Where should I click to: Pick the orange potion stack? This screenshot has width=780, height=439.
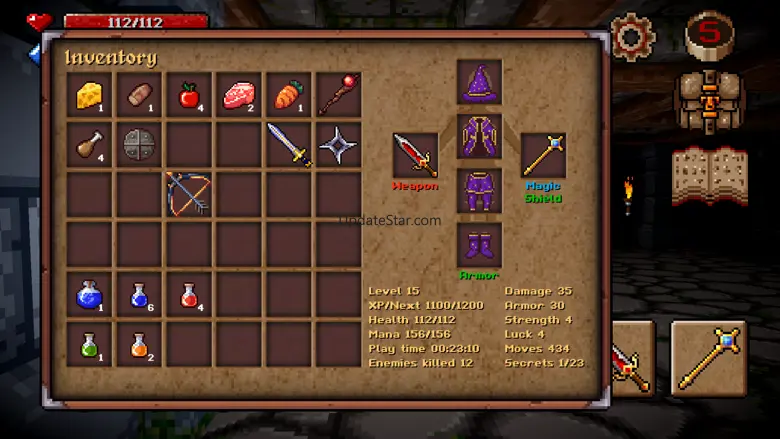click(x=139, y=345)
